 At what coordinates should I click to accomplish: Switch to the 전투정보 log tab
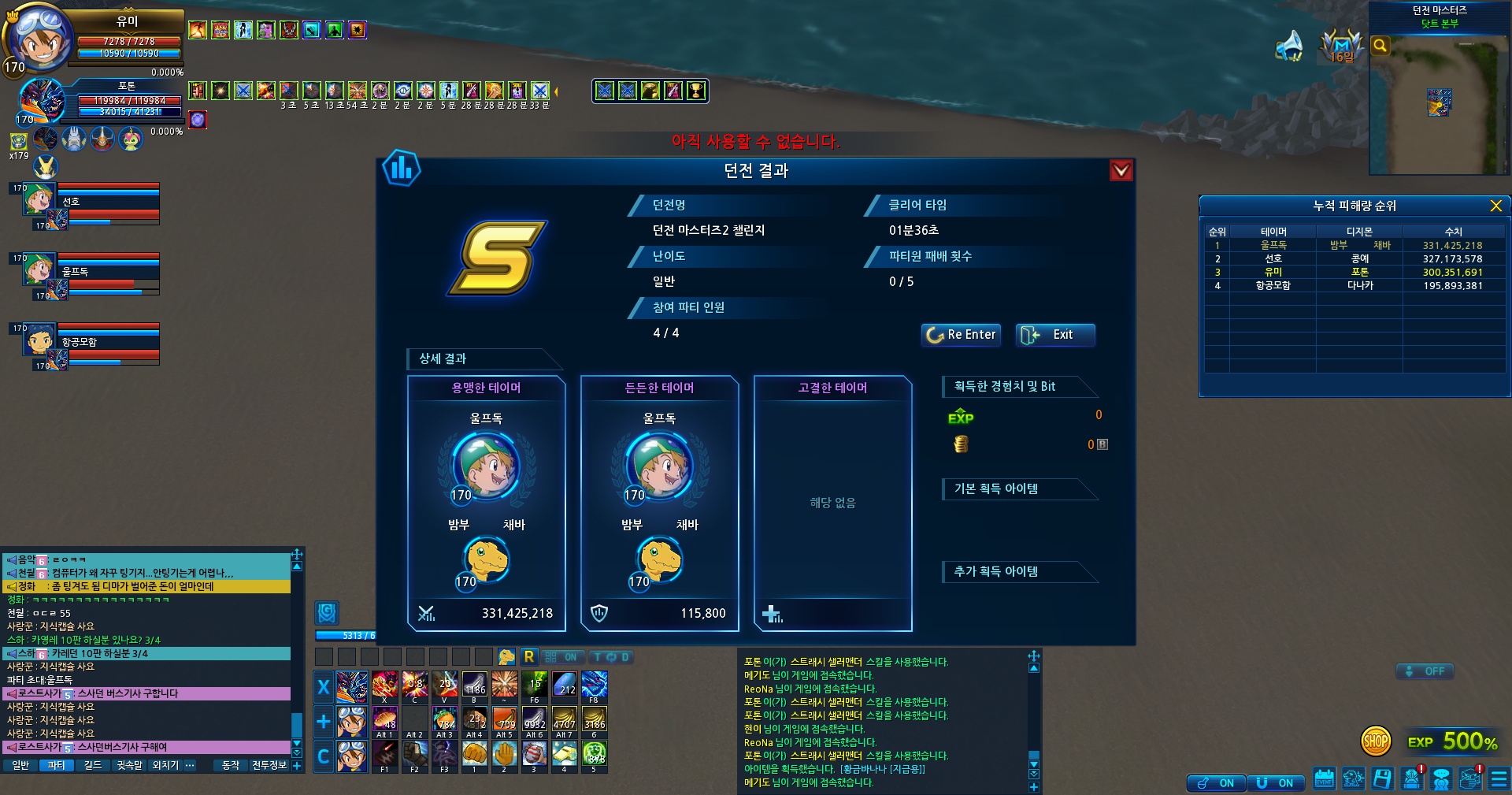click(x=269, y=765)
